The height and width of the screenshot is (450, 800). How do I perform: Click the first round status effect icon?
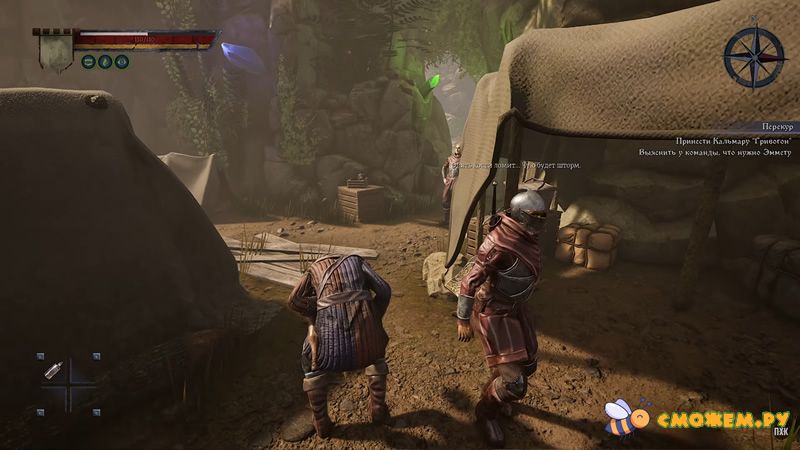89,62
